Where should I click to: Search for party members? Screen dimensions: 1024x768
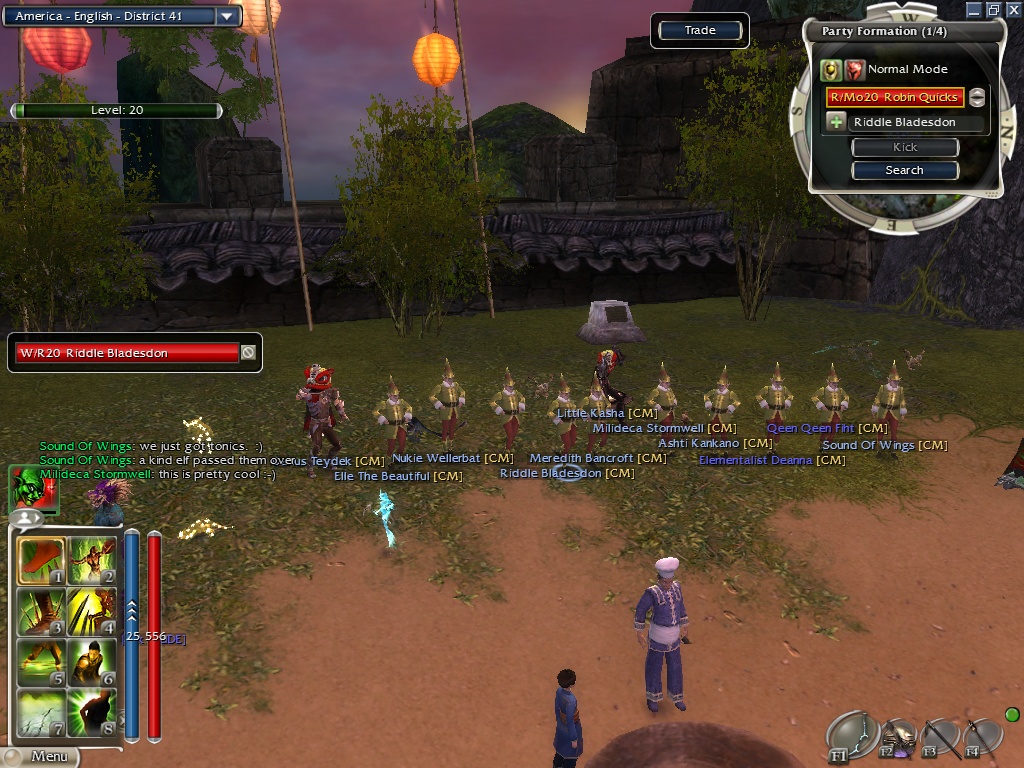[x=904, y=170]
